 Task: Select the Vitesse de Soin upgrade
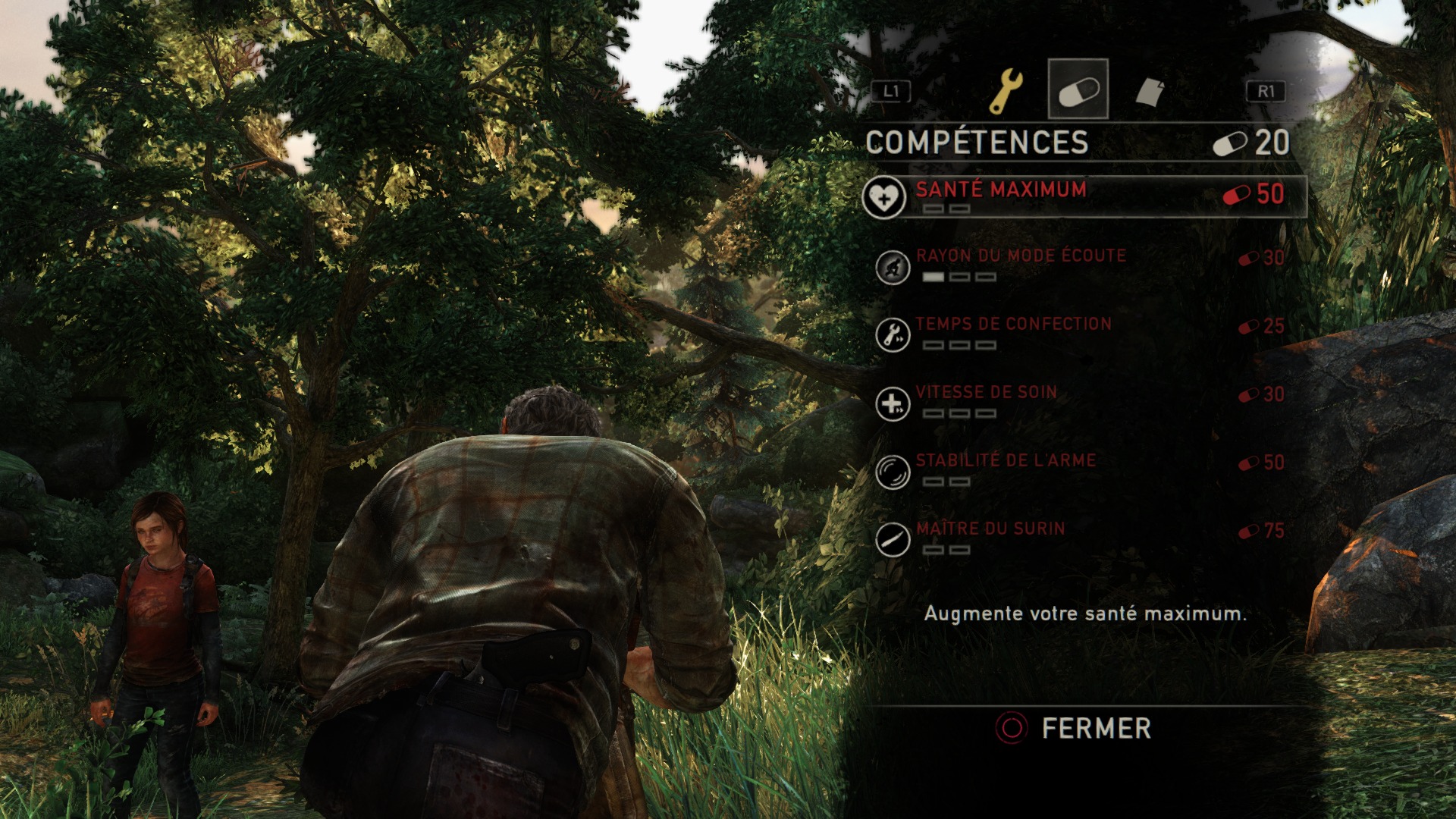point(986,394)
